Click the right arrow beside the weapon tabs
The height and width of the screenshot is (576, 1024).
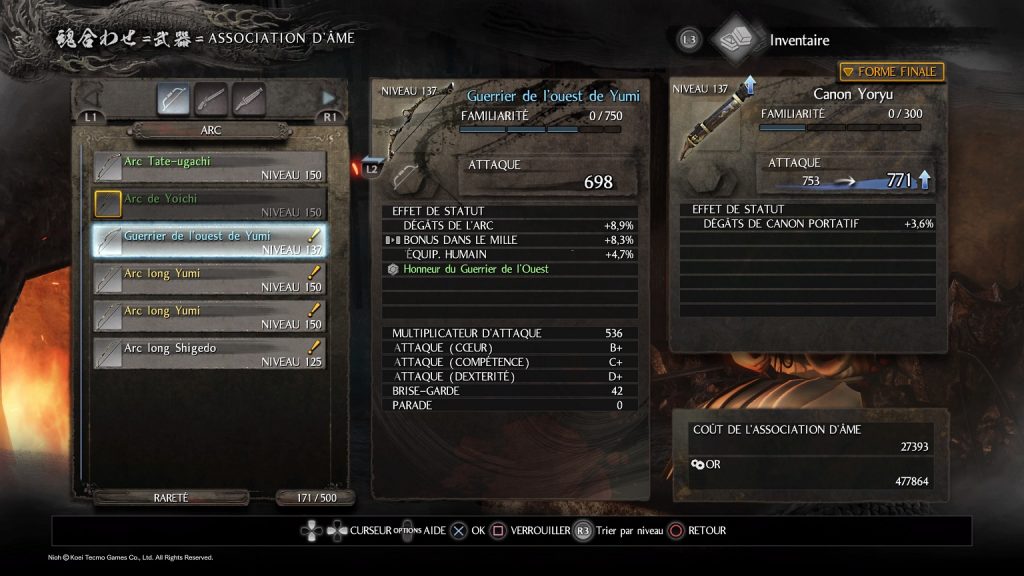tap(328, 98)
